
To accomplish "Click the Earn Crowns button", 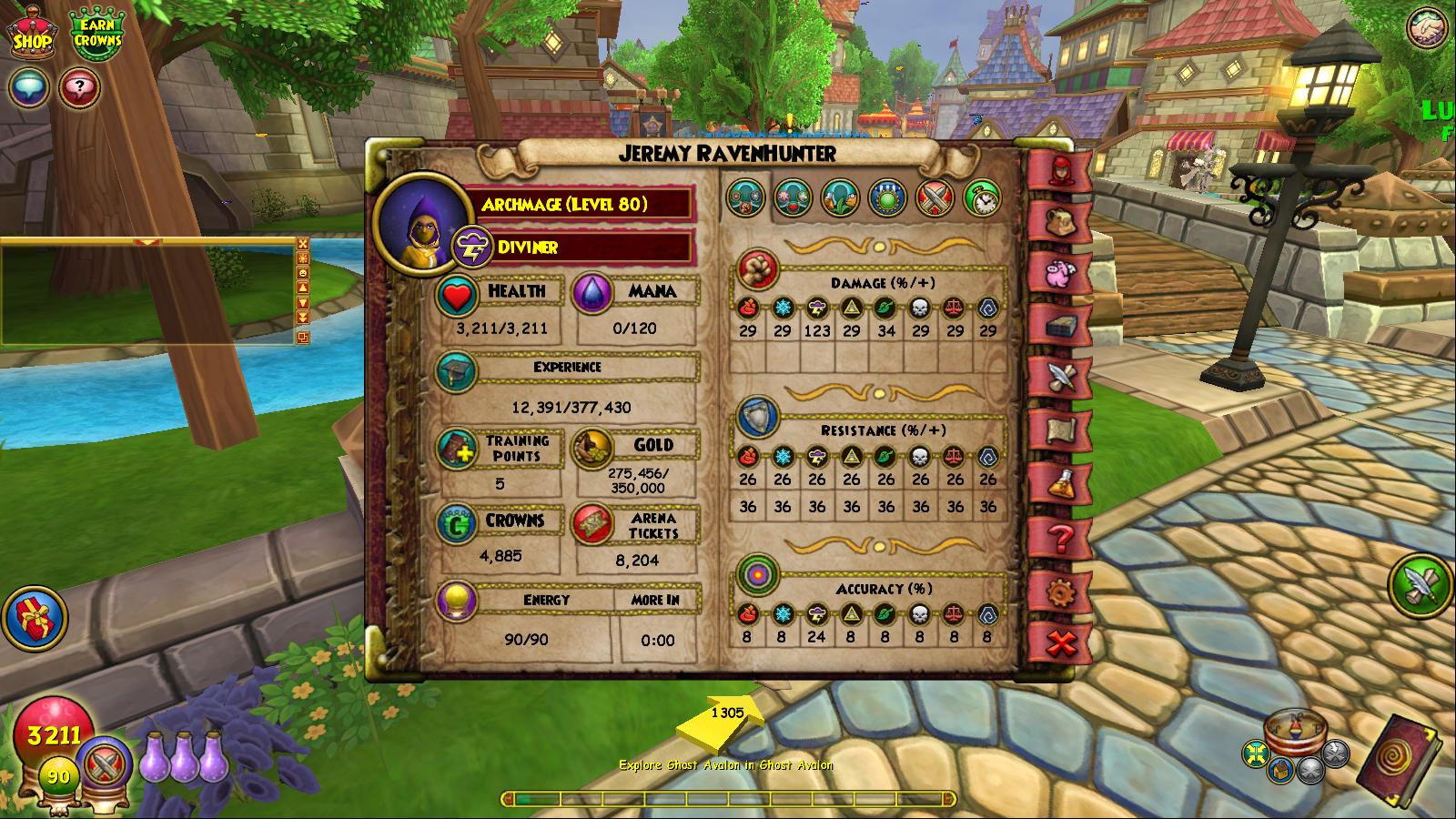I will pyautogui.click(x=97, y=34).
